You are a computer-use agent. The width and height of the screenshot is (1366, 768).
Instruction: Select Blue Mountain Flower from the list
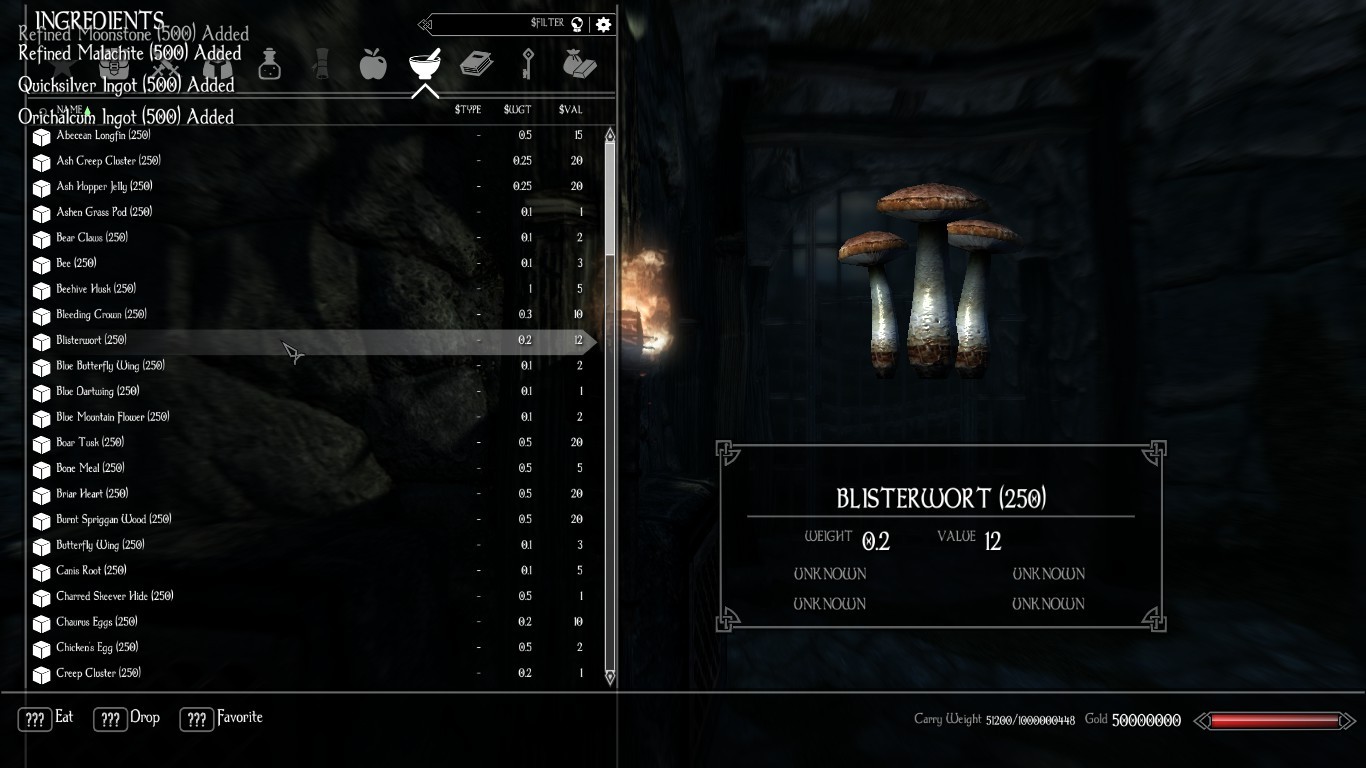coord(113,417)
